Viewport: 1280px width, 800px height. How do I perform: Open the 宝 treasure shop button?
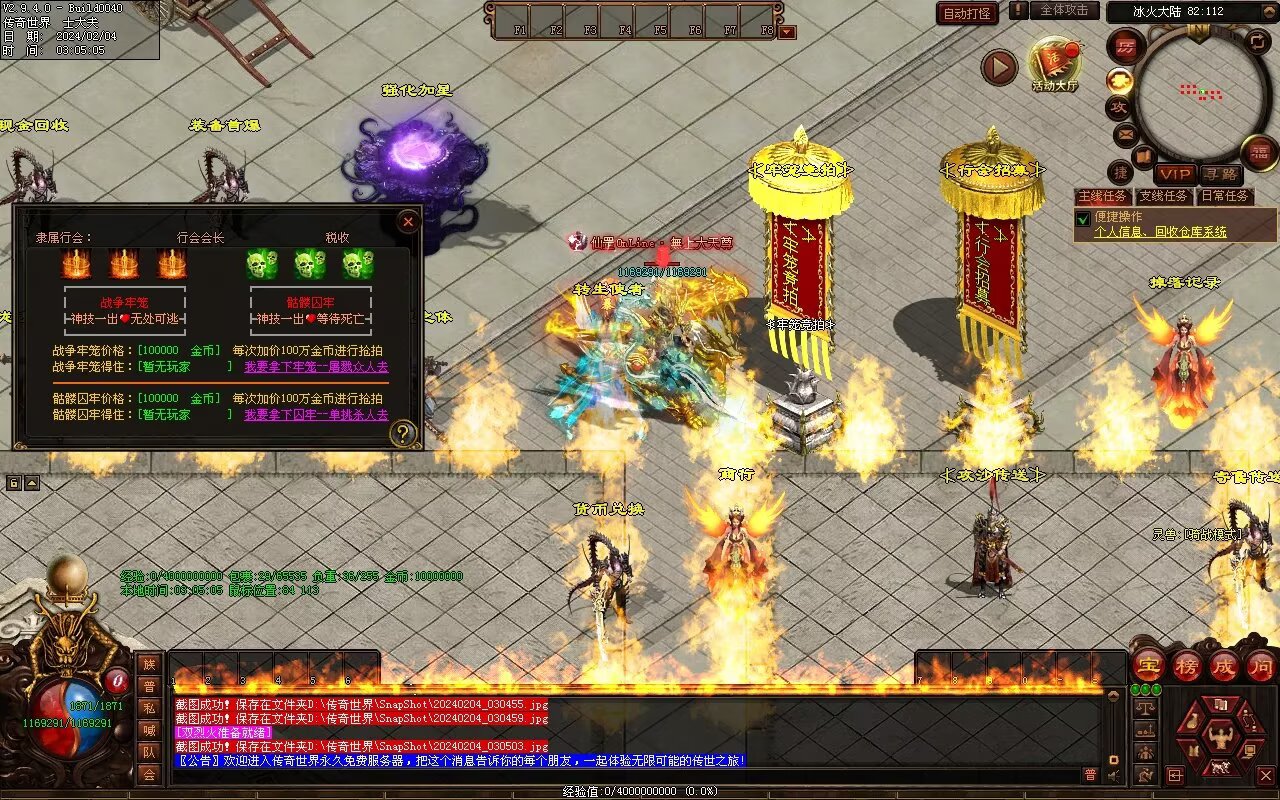click(1148, 665)
